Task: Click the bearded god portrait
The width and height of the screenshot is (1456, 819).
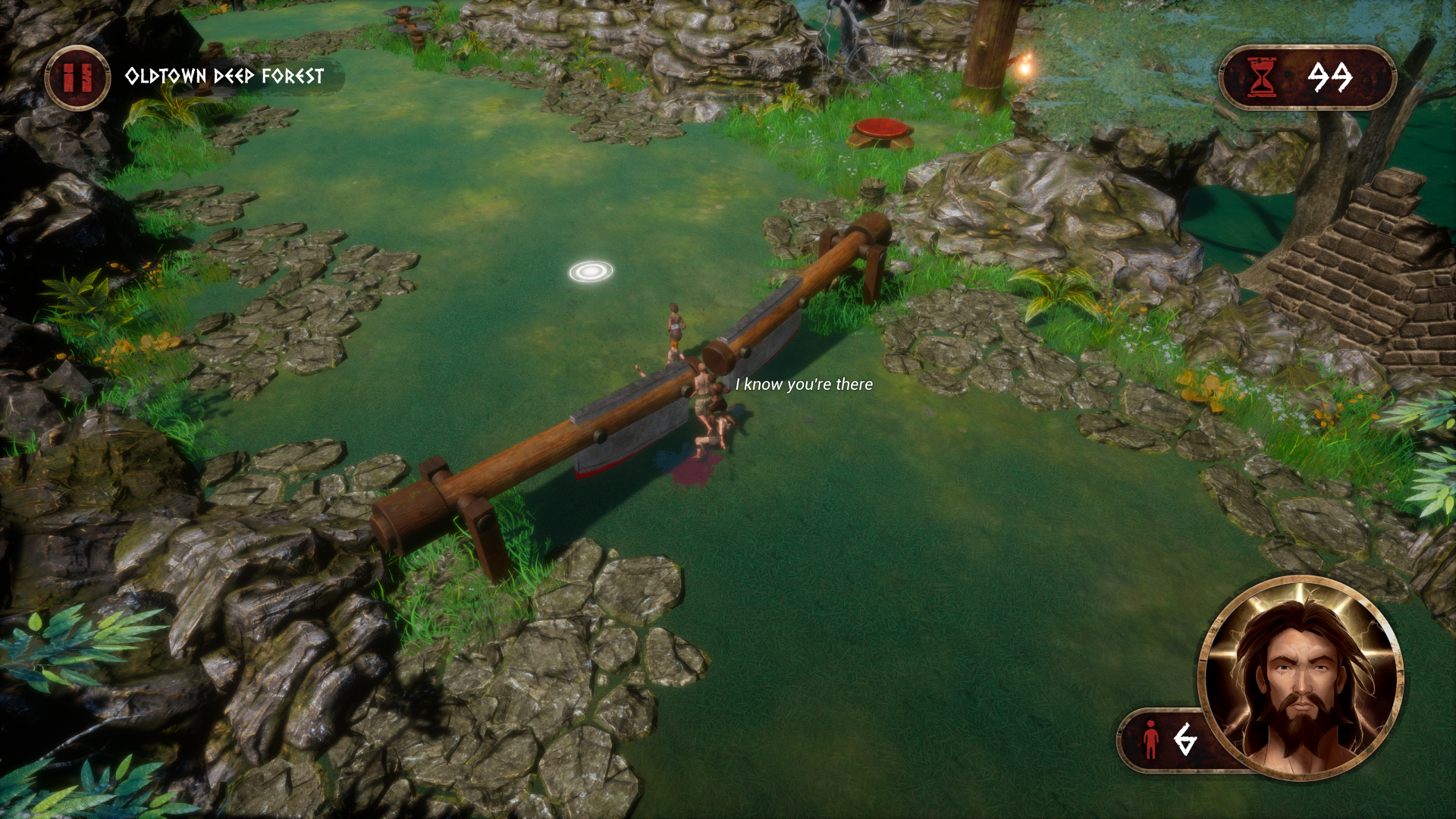Action: point(1301,677)
